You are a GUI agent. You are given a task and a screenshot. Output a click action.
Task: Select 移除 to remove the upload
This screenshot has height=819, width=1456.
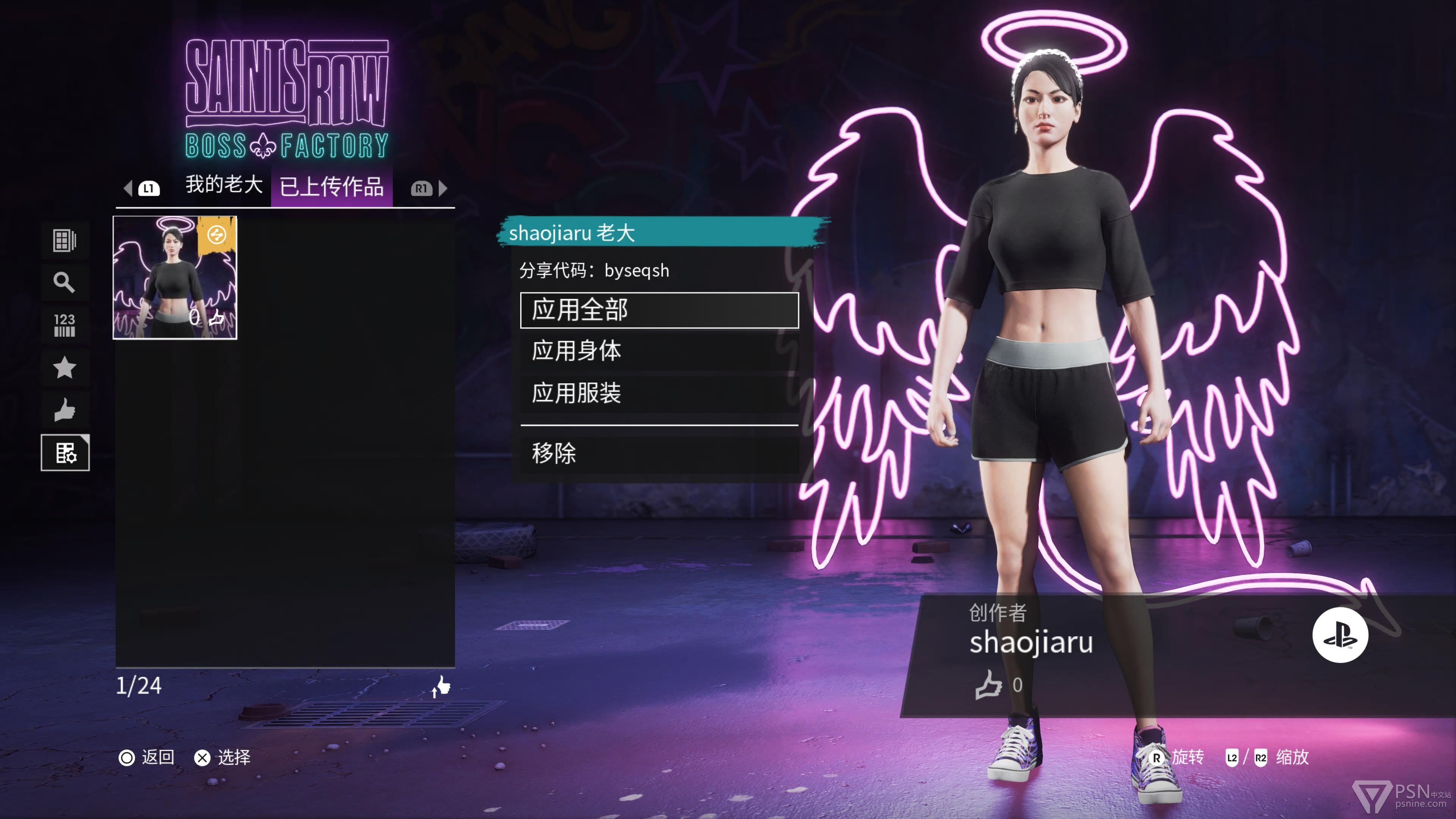(659, 453)
